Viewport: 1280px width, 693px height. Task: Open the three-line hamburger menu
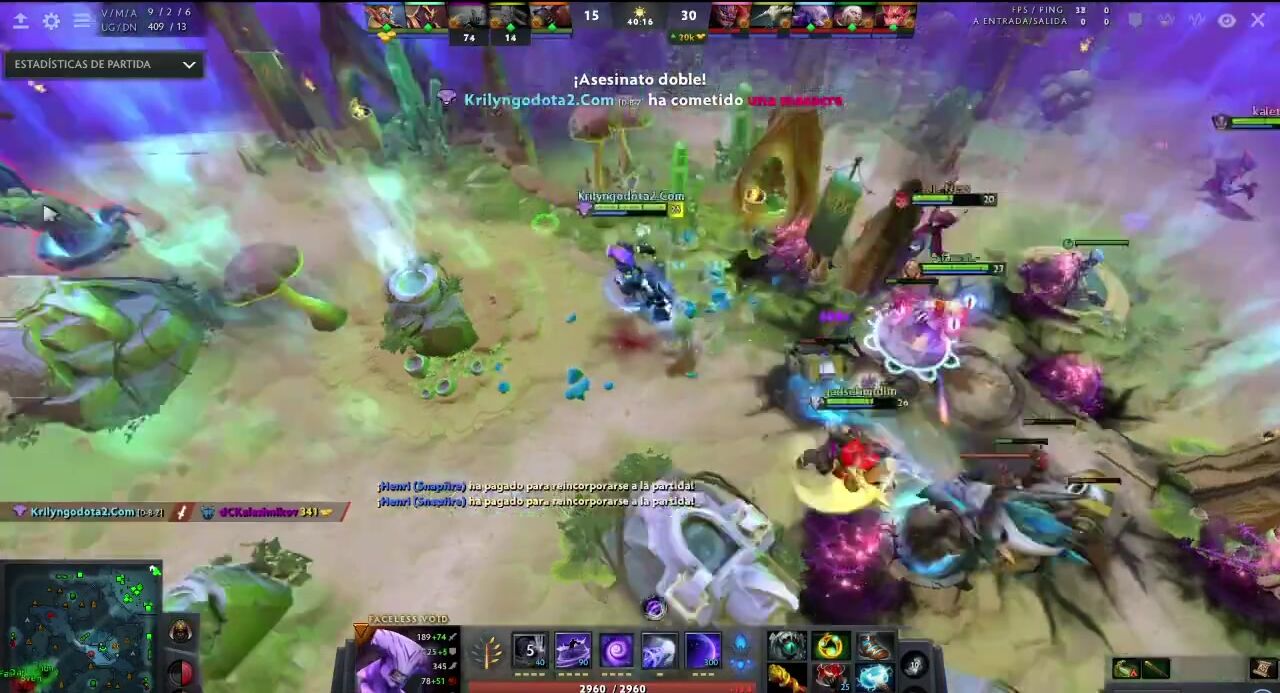[x=82, y=21]
